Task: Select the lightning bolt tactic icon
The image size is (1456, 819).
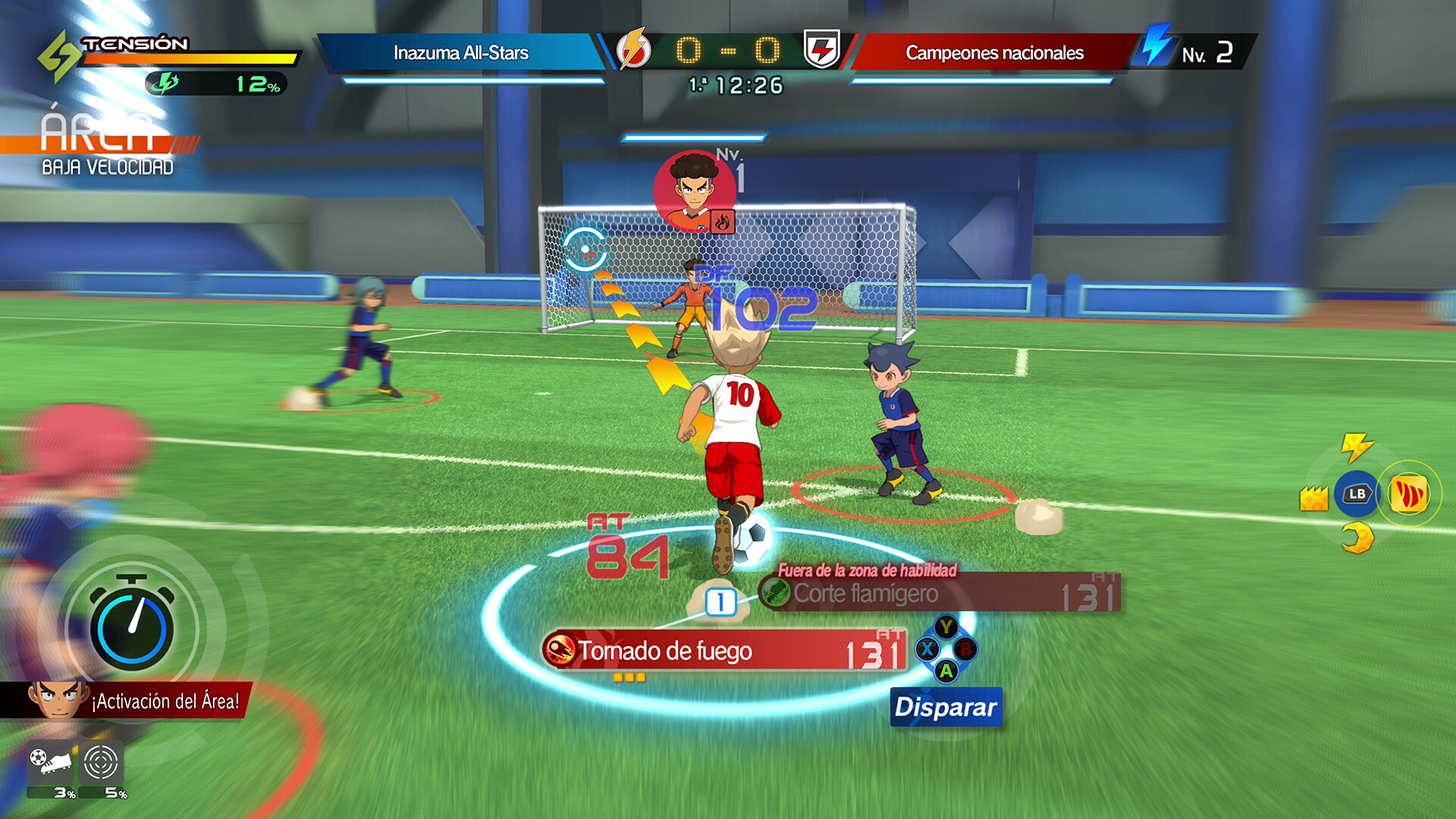Action: click(1356, 447)
